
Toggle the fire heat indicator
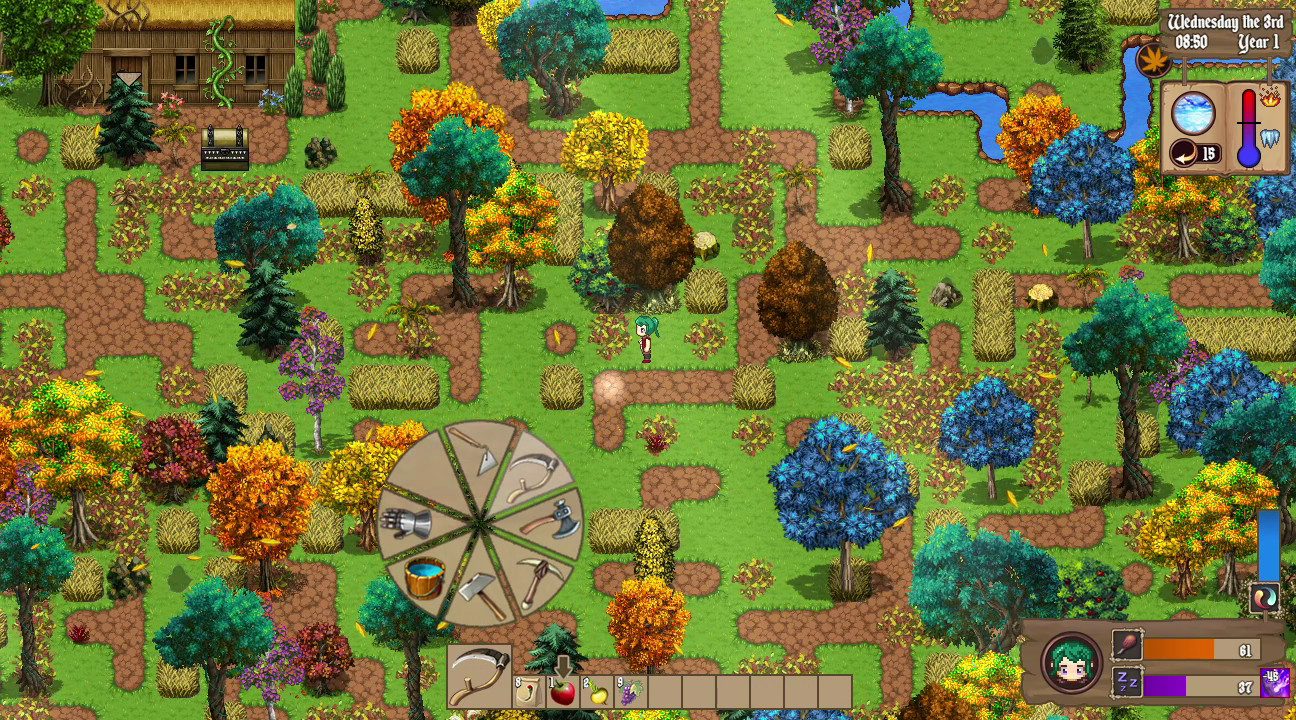point(1269,100)
